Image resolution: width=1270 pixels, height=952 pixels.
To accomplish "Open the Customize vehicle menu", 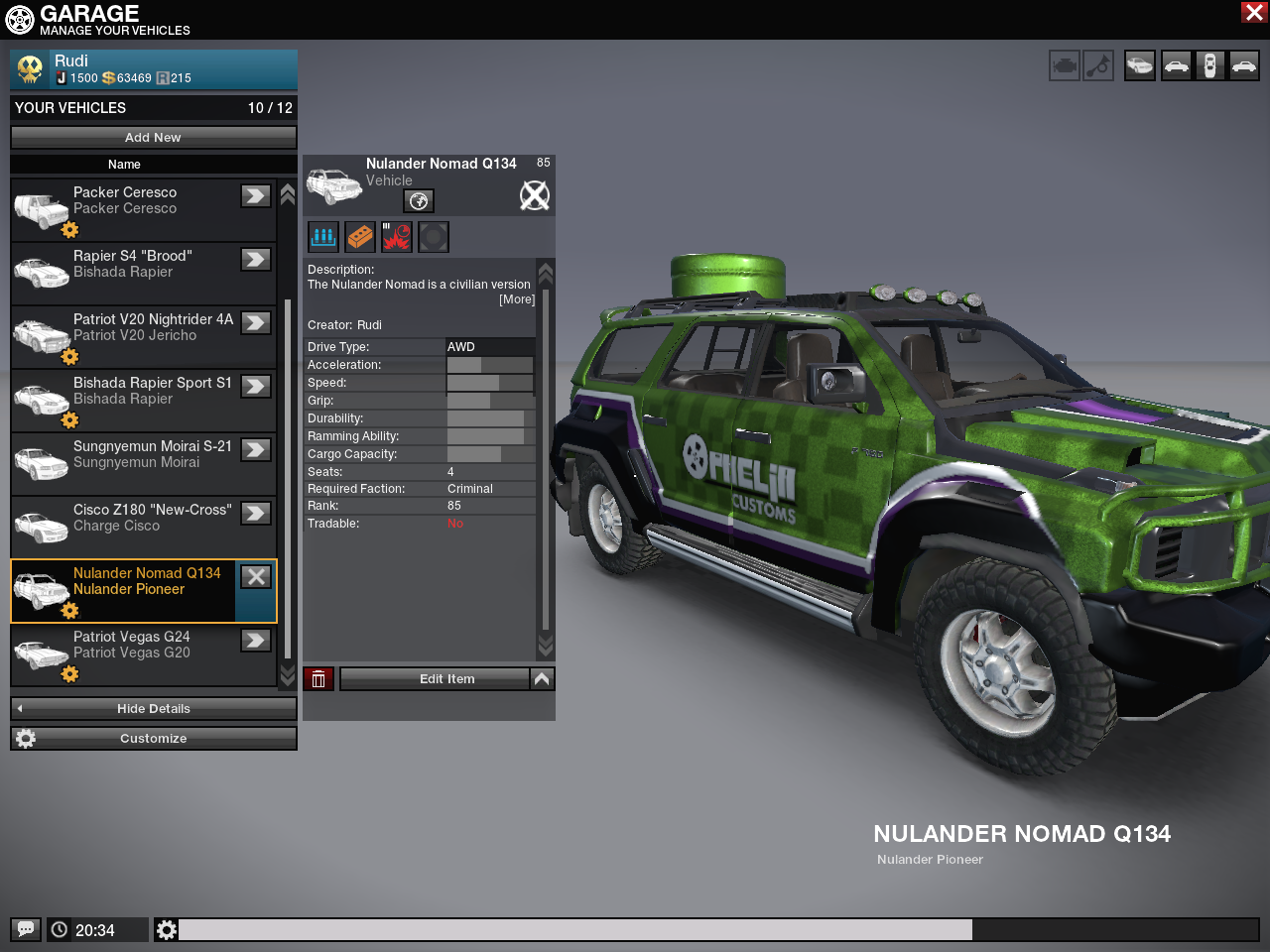I will [x=153, y=739].
